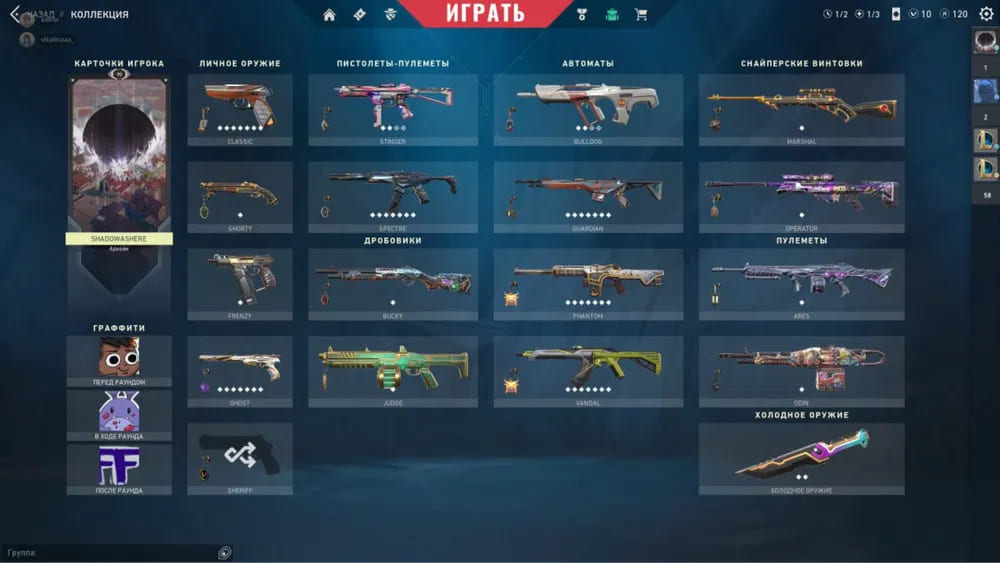Screen dimensions: 1000x563
Task: Click the Группа chat input field
Action: [110, 552]
